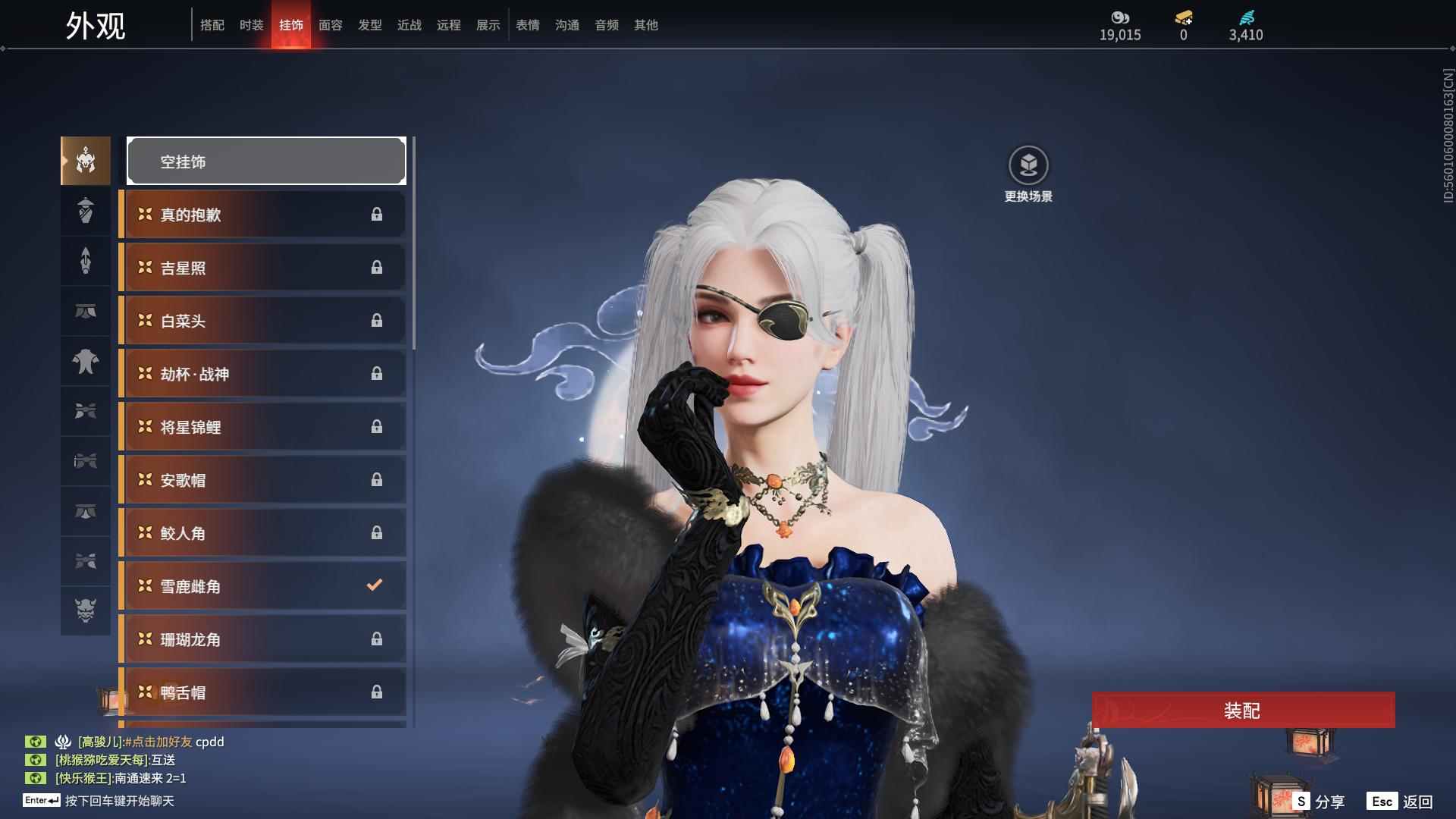
Task: Pick the 珊瑚龙角 accessory
Action: coord(262,639)
